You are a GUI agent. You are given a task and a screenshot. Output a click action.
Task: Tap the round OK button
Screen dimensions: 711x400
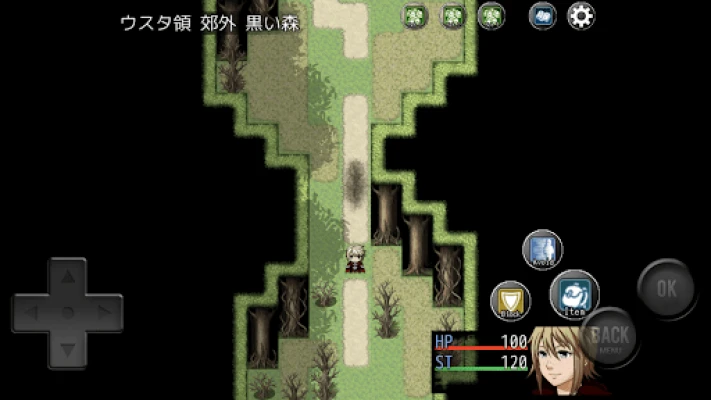point(667,288)
